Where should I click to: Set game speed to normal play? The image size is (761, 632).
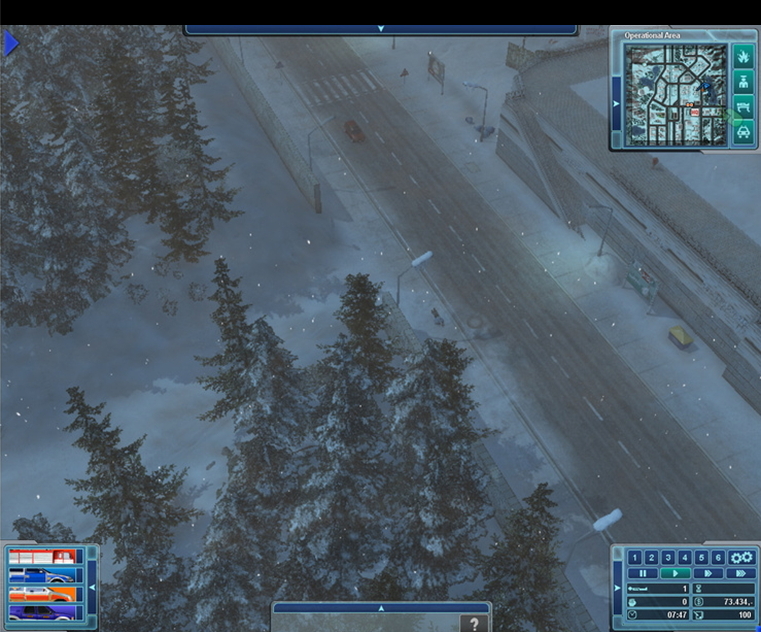(x=676, y=573)
